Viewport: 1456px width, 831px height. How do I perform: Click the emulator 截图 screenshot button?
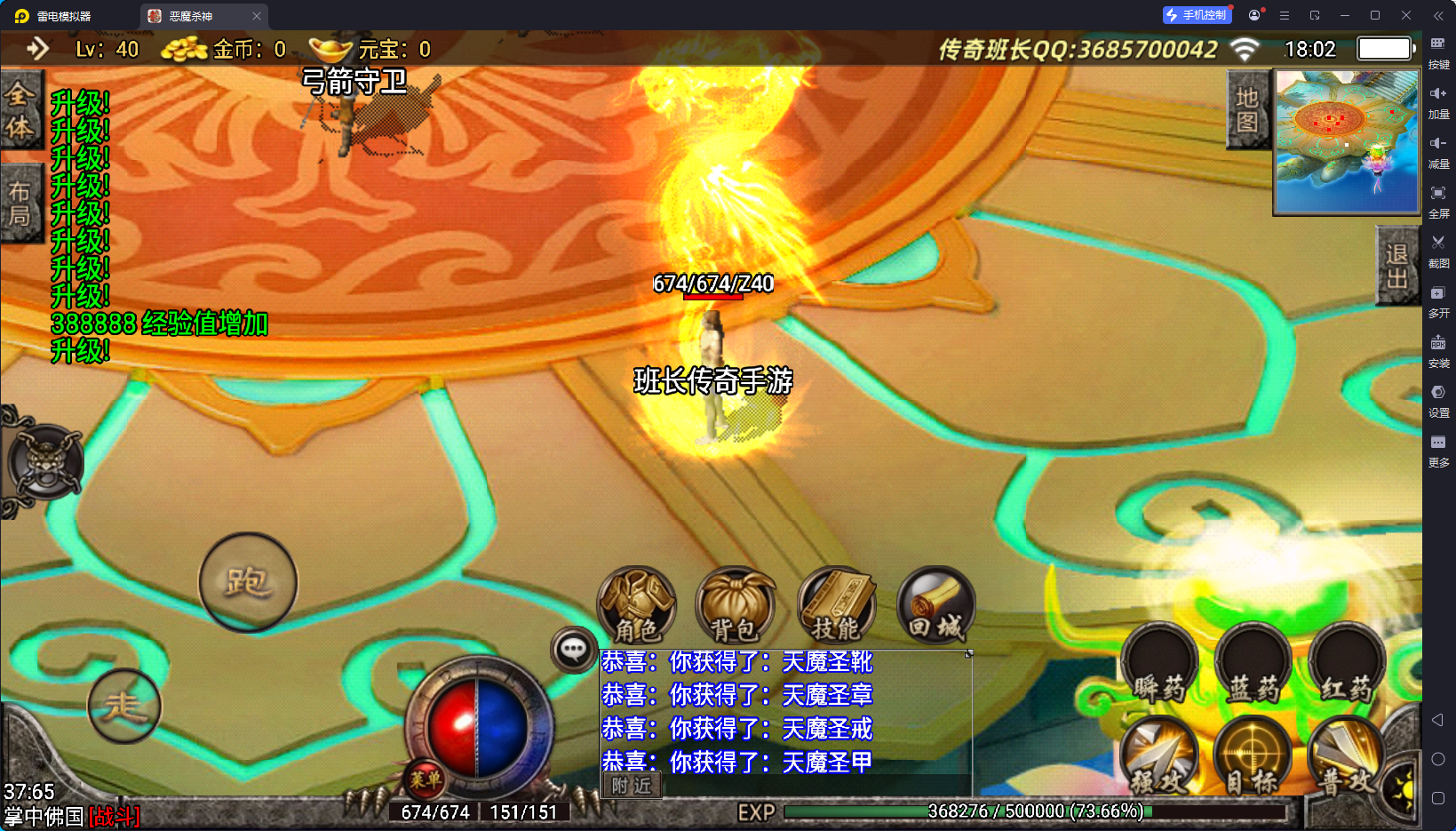tap(1438, 249)
